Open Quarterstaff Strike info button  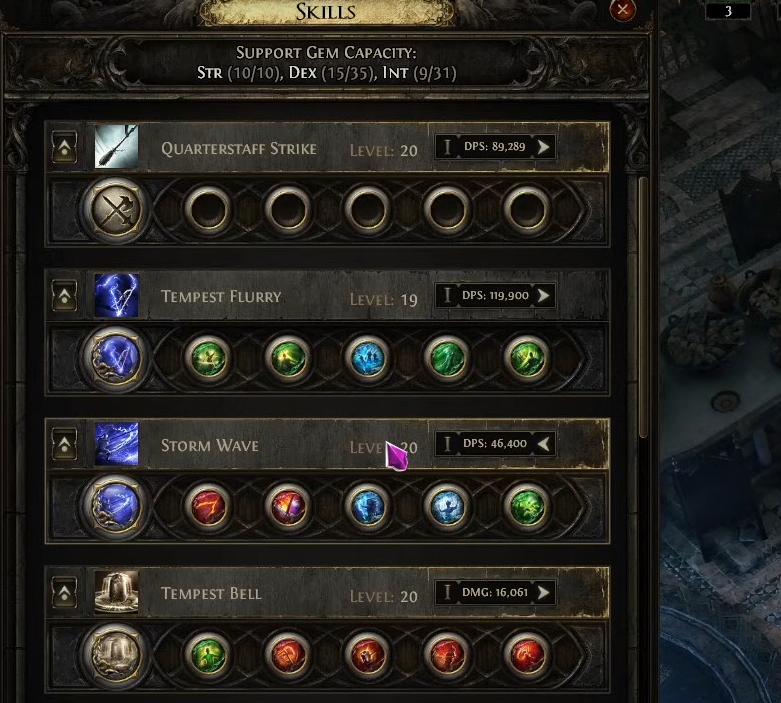pyautogui.click(x=447, y=148)
